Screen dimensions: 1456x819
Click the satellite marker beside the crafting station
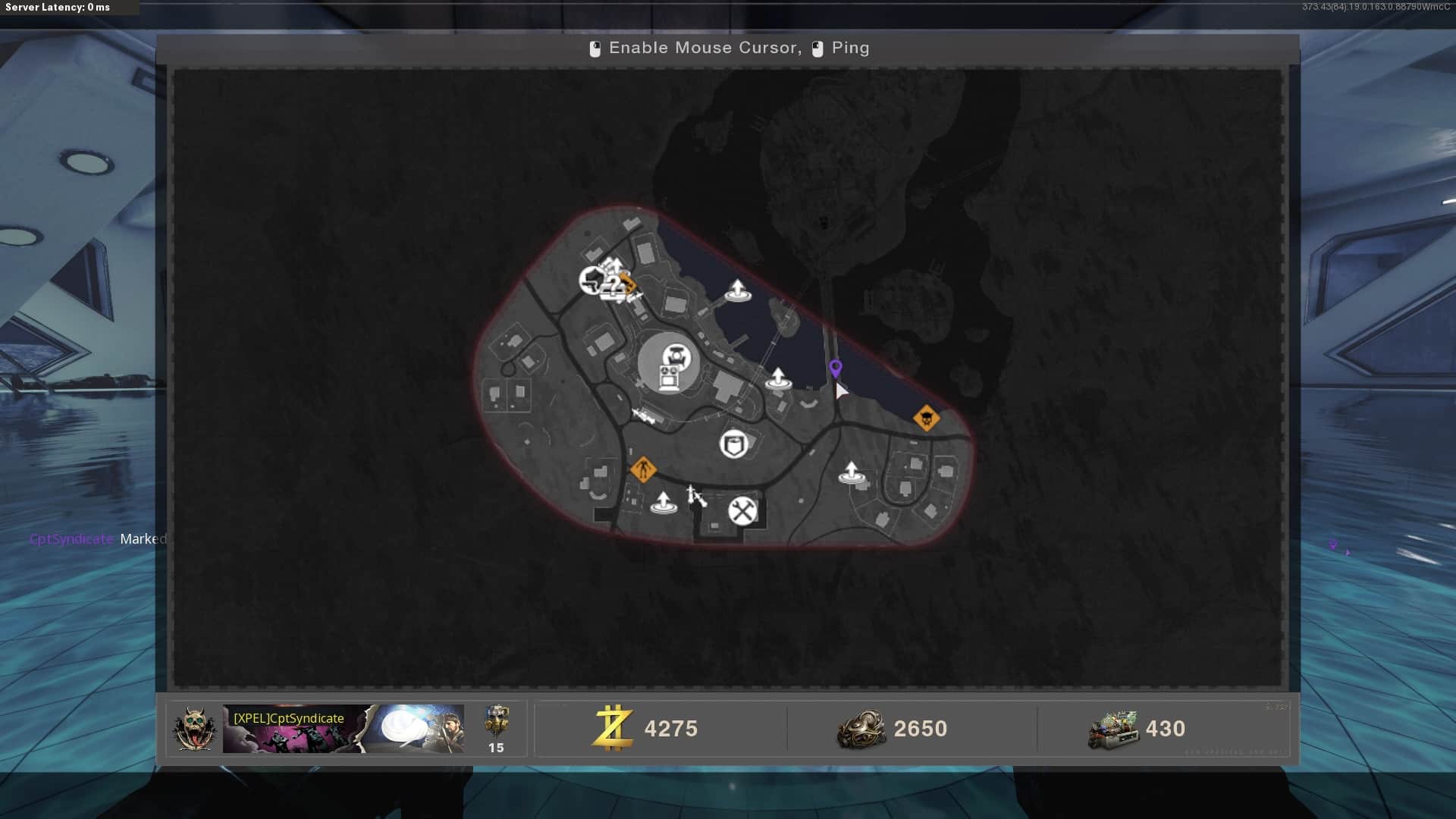[696, 496]
